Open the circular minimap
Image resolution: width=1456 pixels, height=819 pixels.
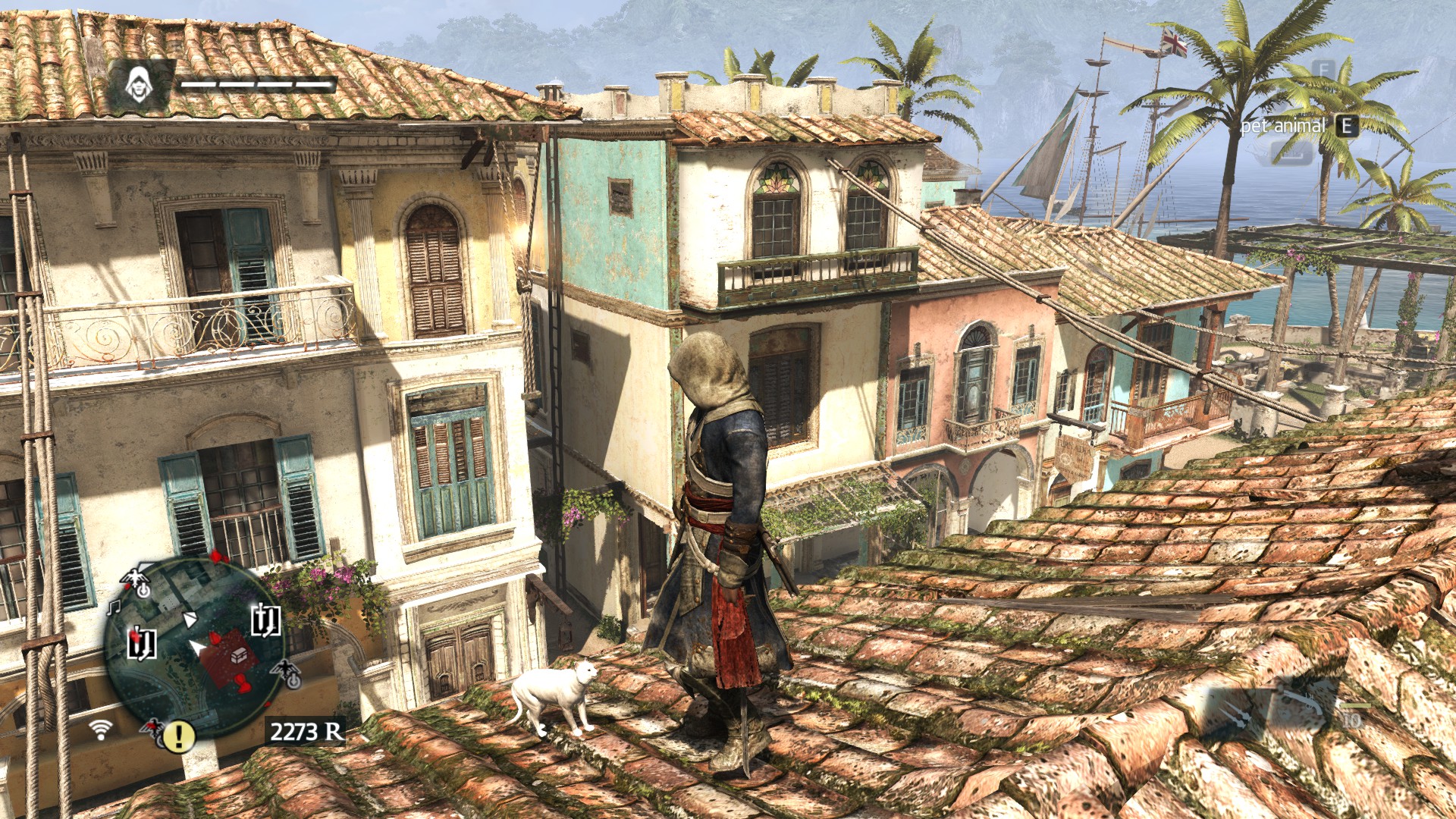coord(194,648)
